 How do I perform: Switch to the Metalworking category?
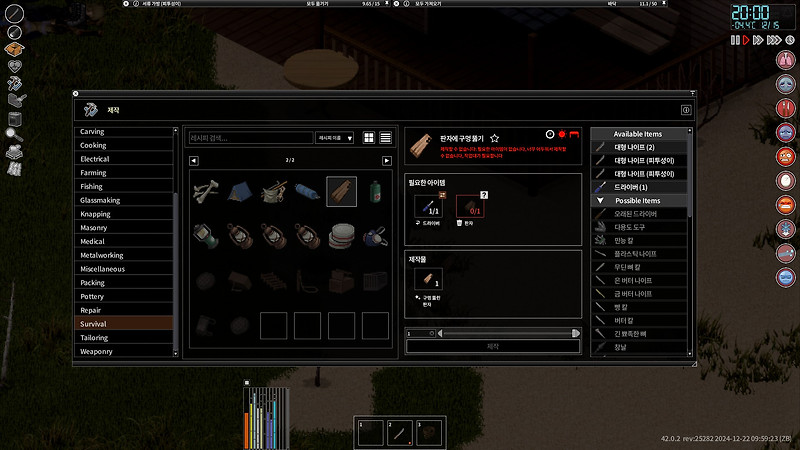point(102,255)
